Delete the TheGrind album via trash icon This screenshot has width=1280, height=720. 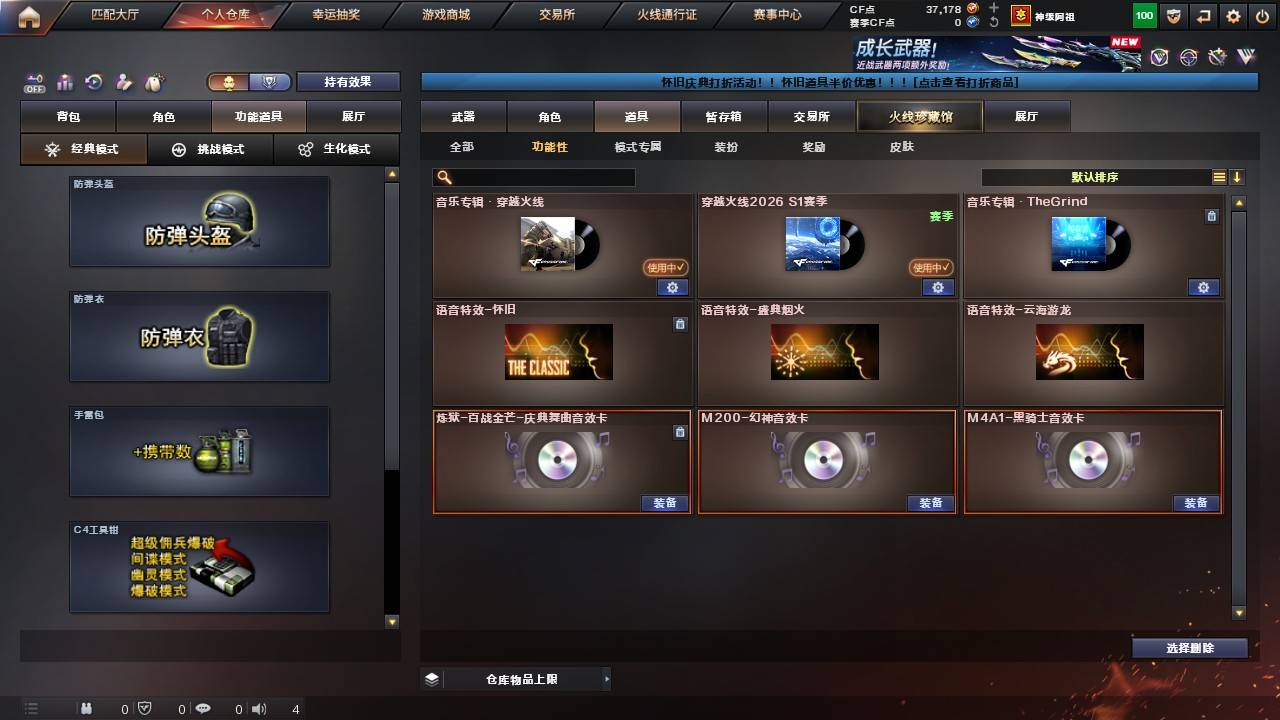[x=1211, y=216]
